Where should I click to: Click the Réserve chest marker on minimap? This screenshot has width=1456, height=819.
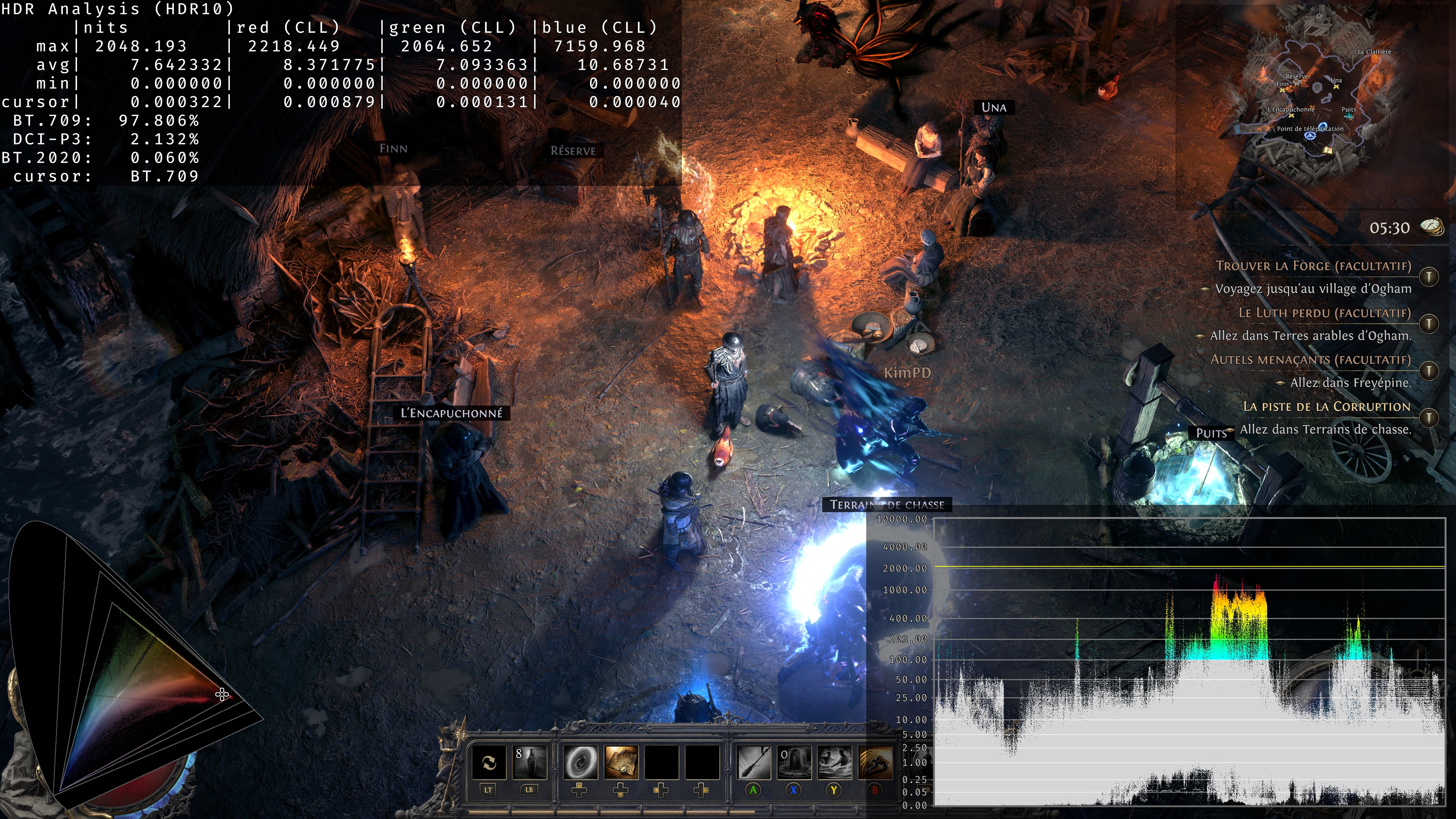coord(1298,83)
